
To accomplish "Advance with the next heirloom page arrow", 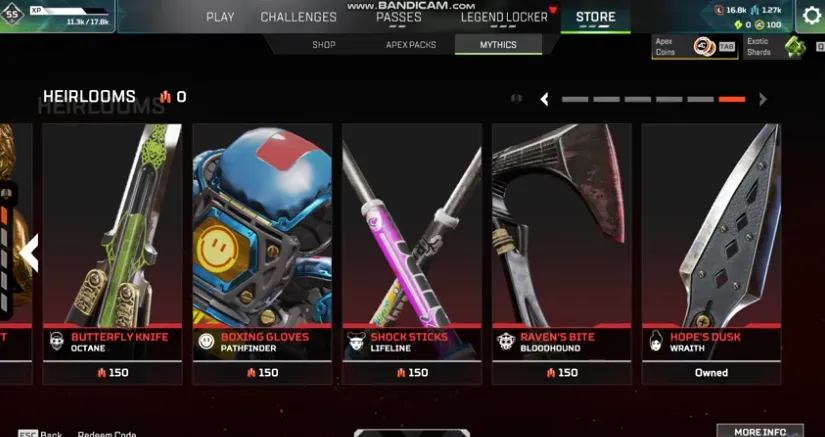I will pyautogui.click(x=763, y=99).
